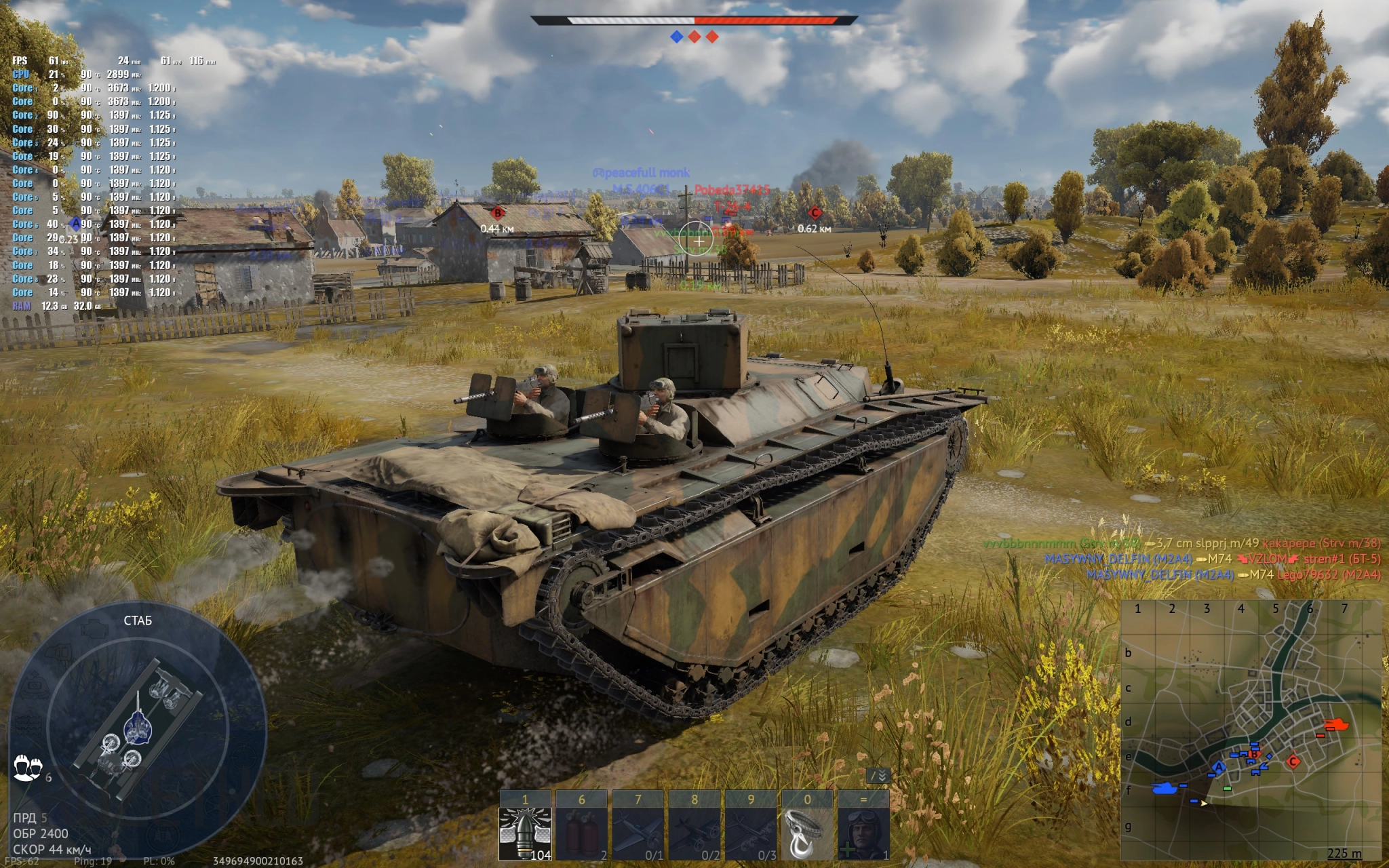Click the crew count helmets icon
This screenshot has height=868, width=1389.
pyautogui.click(x=28, y=768)
